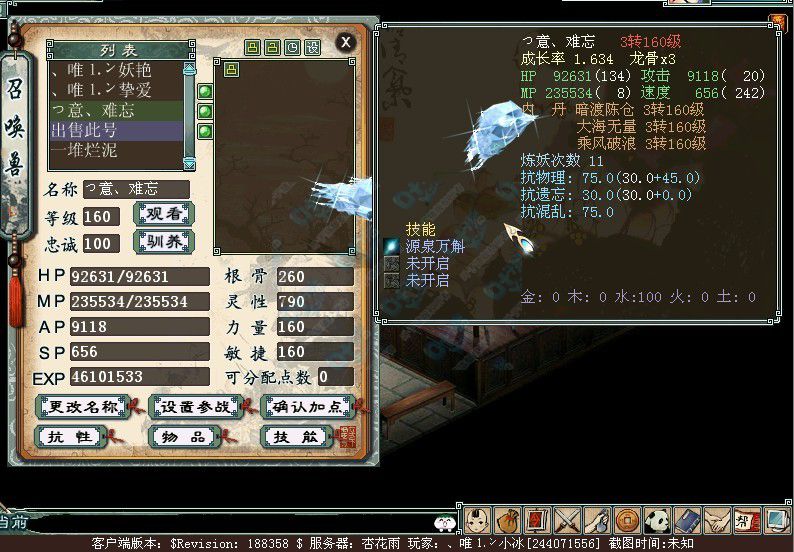Screen dimensions: 794x552
Task: Open the money bag inventory icon
Action: click(x=510, y=520)
